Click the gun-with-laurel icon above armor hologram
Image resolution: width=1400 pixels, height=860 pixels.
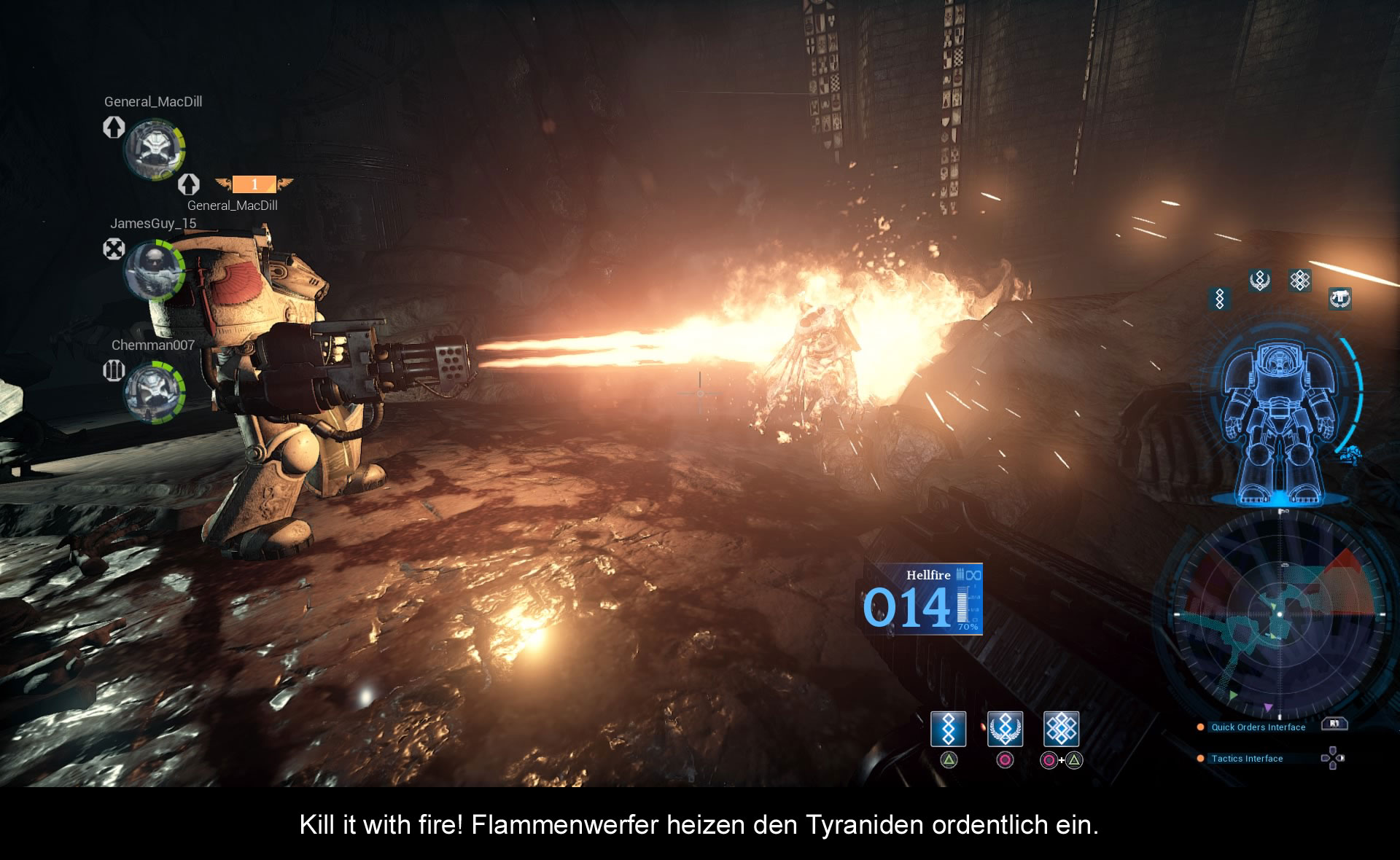pyautogui.click(x=1339, y=298)
